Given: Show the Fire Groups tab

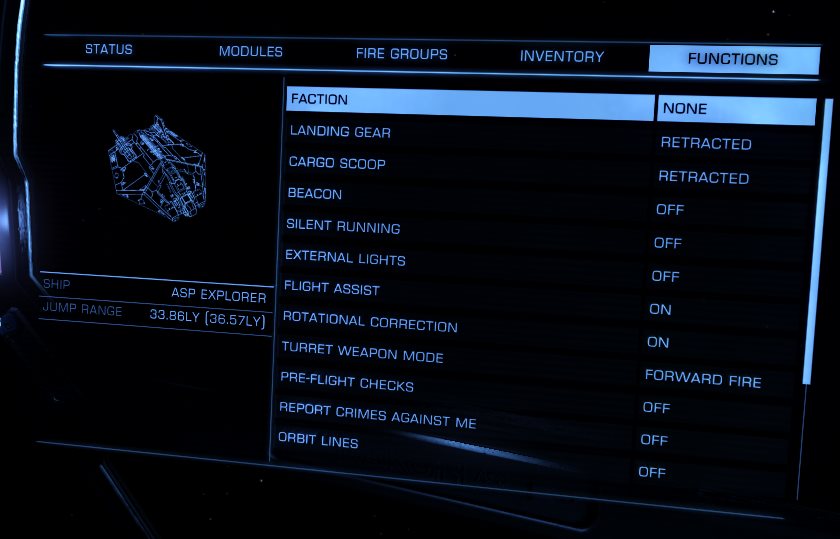Looking at the screenshot, I should click(401, 54).
